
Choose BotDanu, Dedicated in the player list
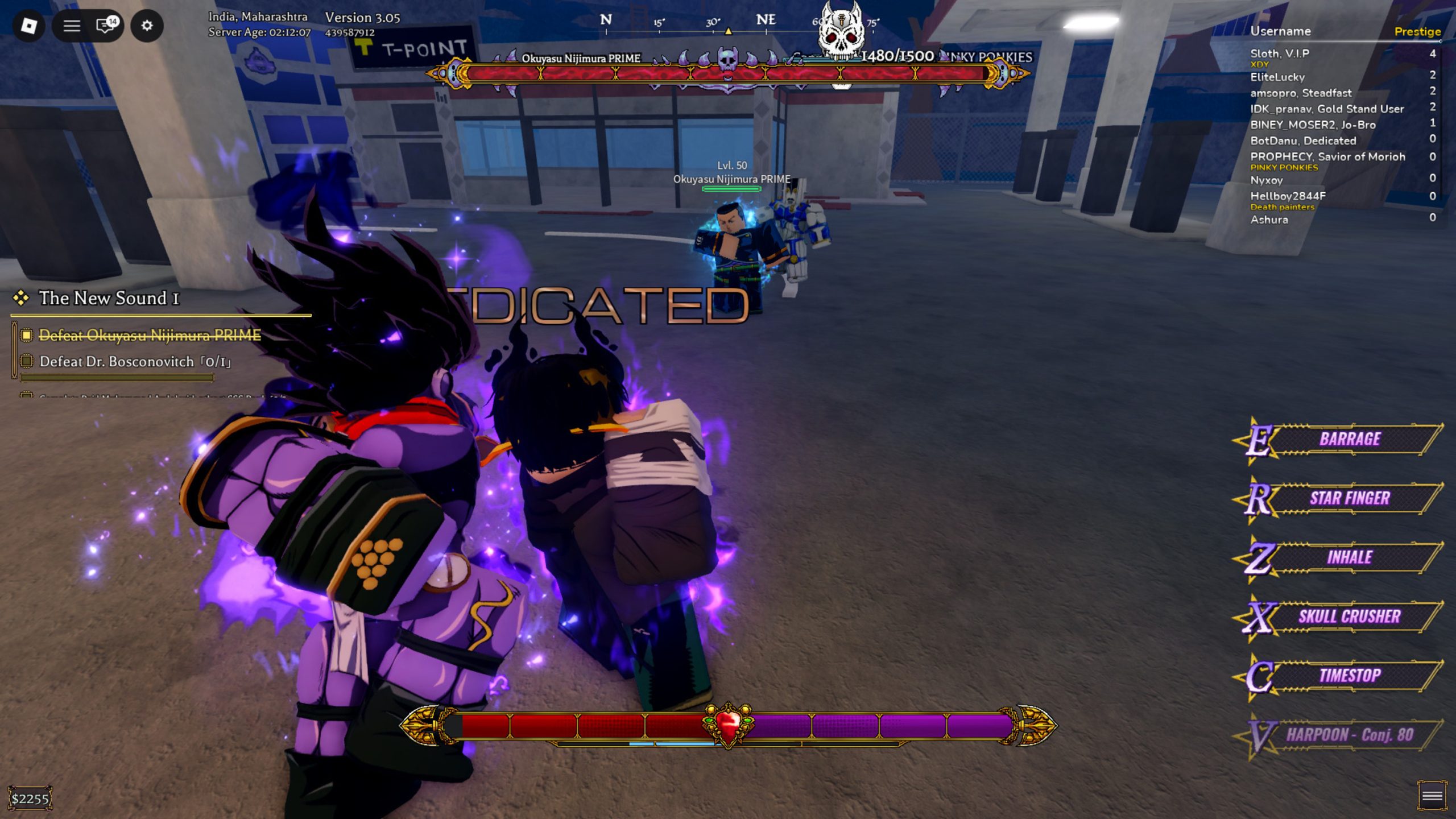[1302, 140]
